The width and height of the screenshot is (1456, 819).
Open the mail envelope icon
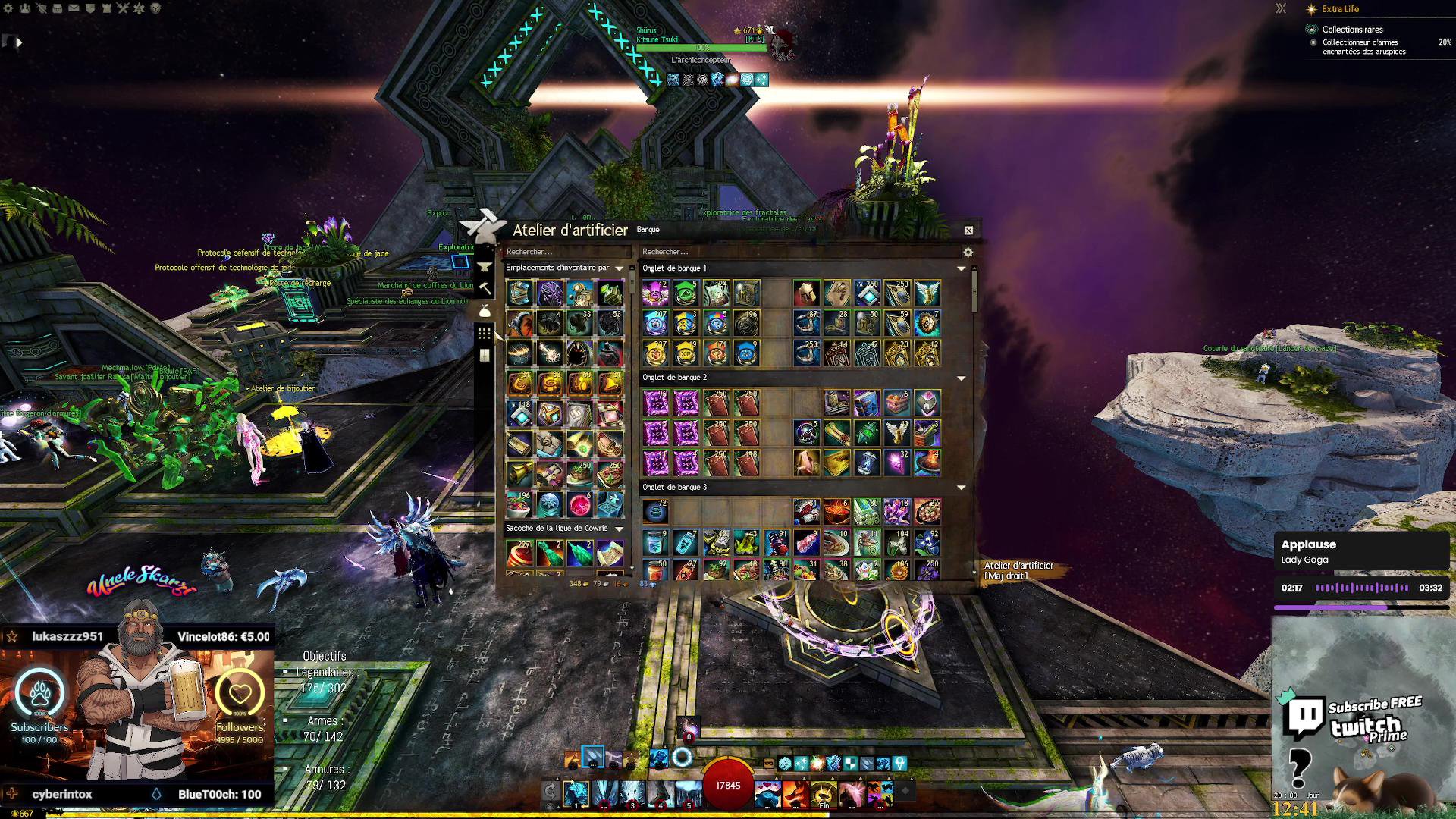(74, 8)
